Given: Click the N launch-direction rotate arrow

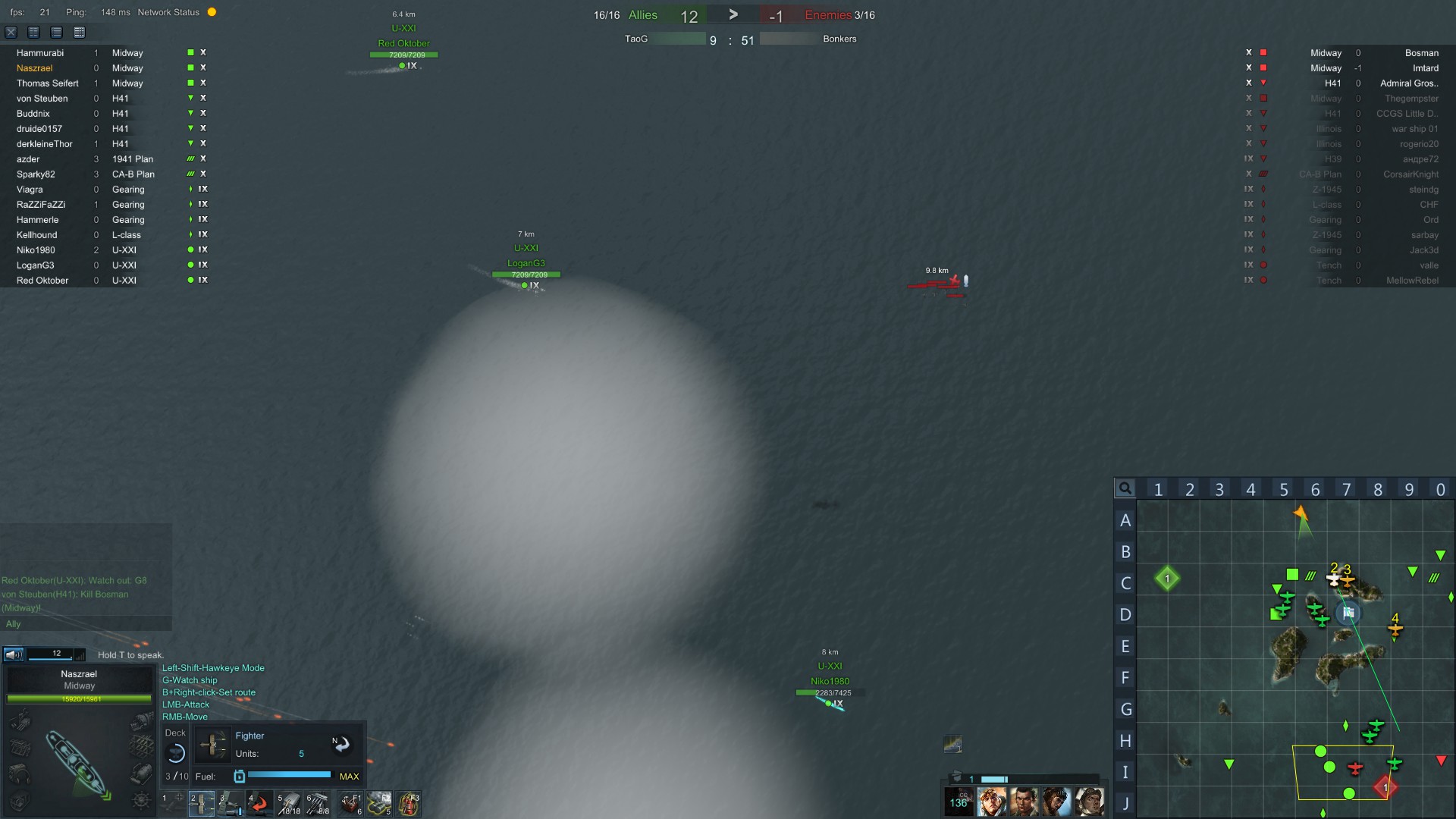Looking at the screenshot, I should pos(342,745).
